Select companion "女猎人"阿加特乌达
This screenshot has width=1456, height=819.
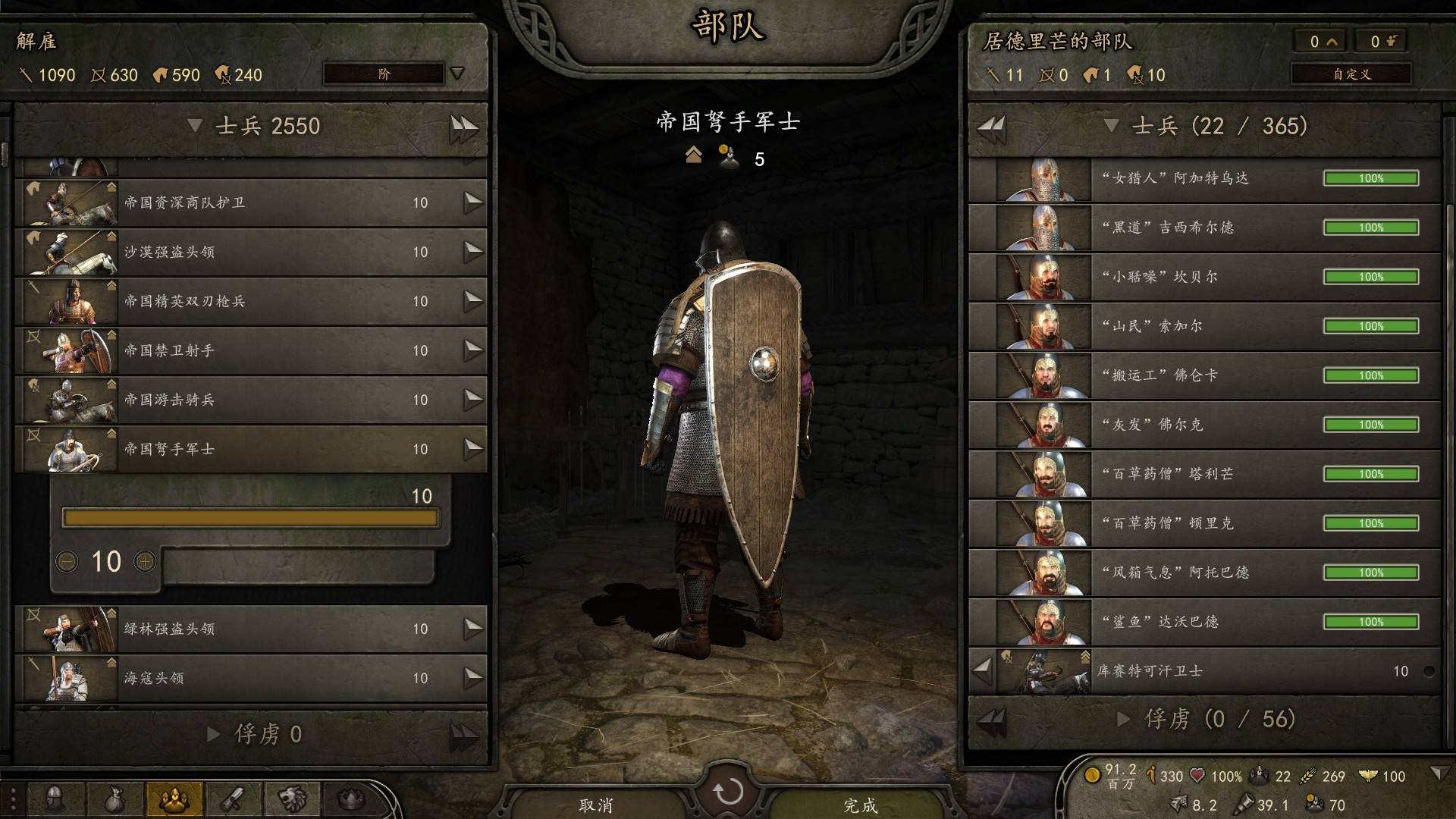coord(1204,179)
